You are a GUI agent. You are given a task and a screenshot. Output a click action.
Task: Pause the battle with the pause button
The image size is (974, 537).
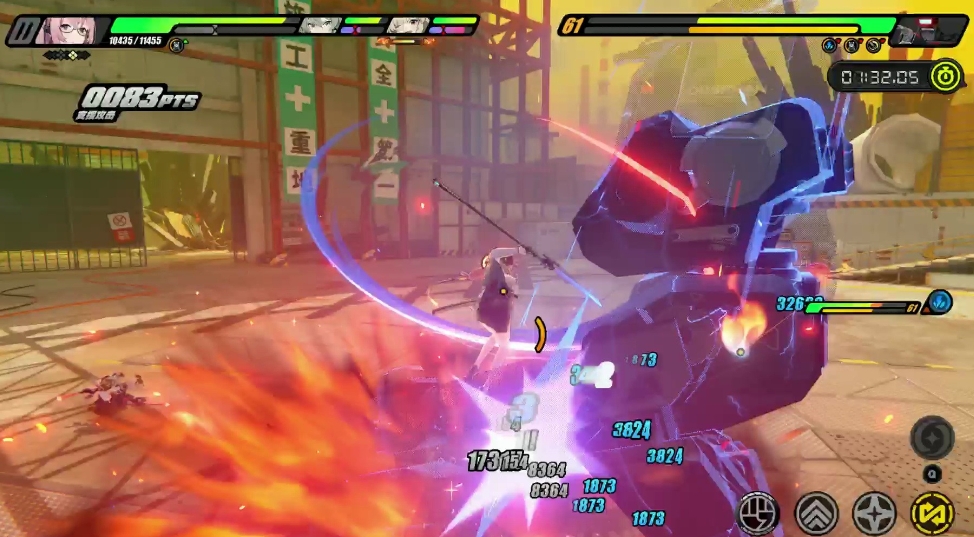20,30
